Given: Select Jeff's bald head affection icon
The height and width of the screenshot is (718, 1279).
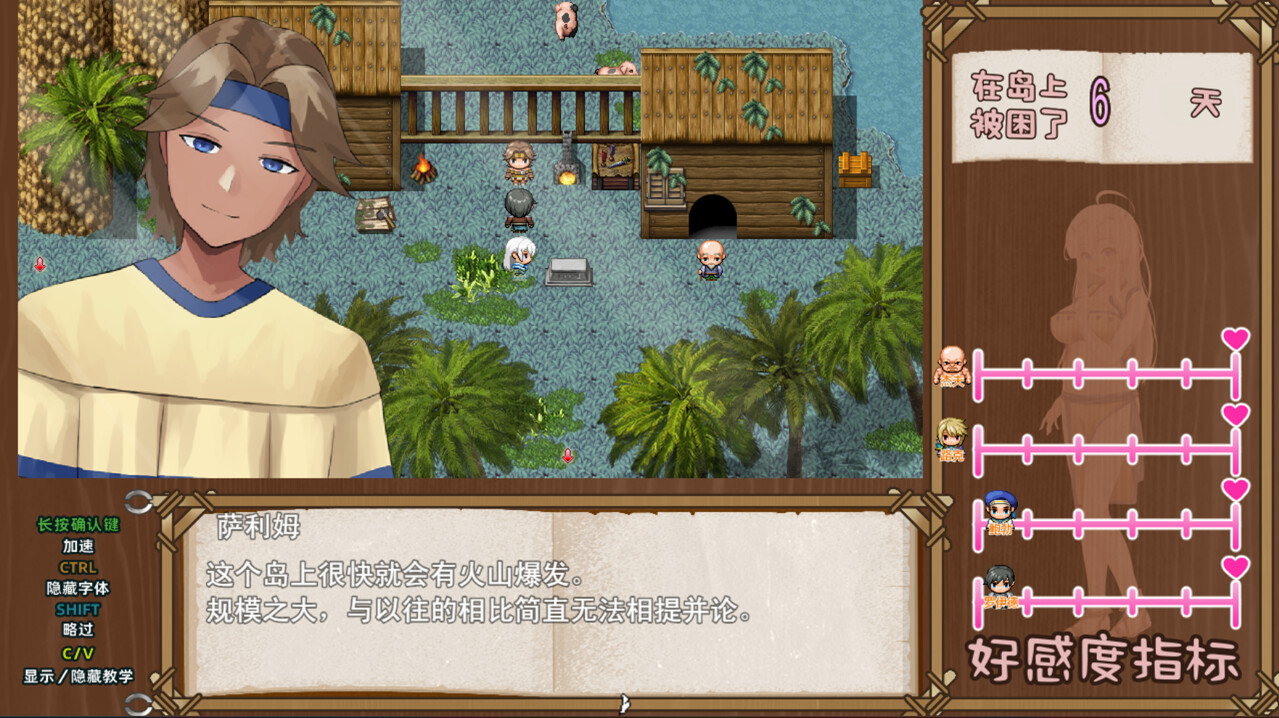Looking at the screenshot, I should pos(952,366).
